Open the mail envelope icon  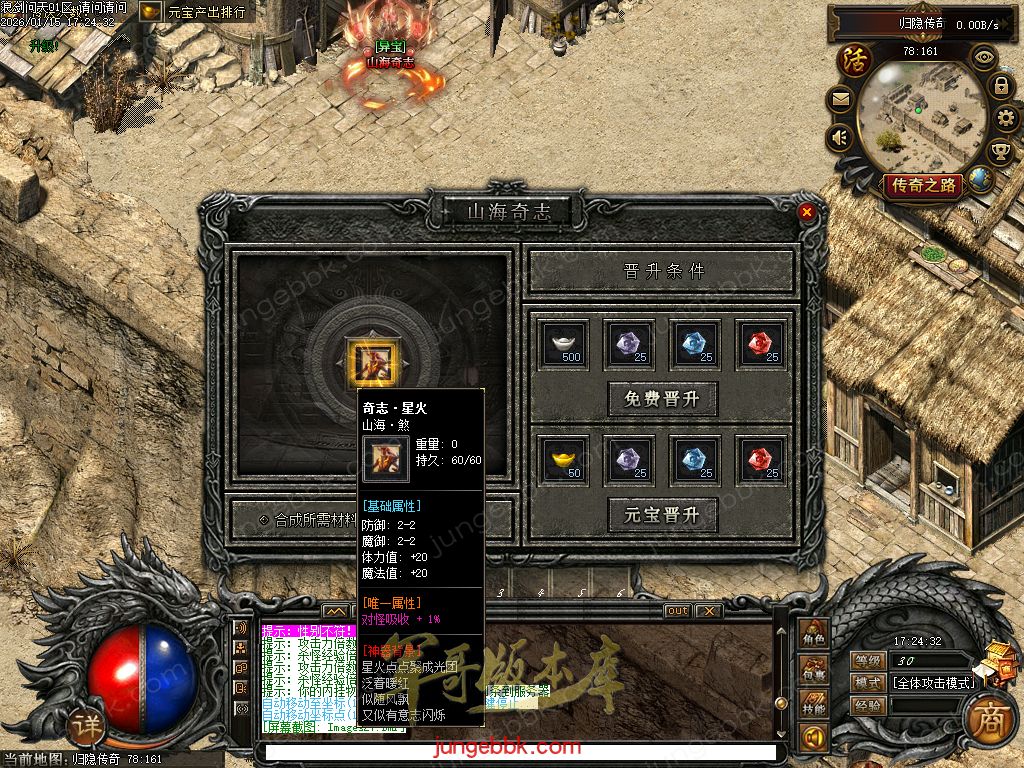coord(840,99)
